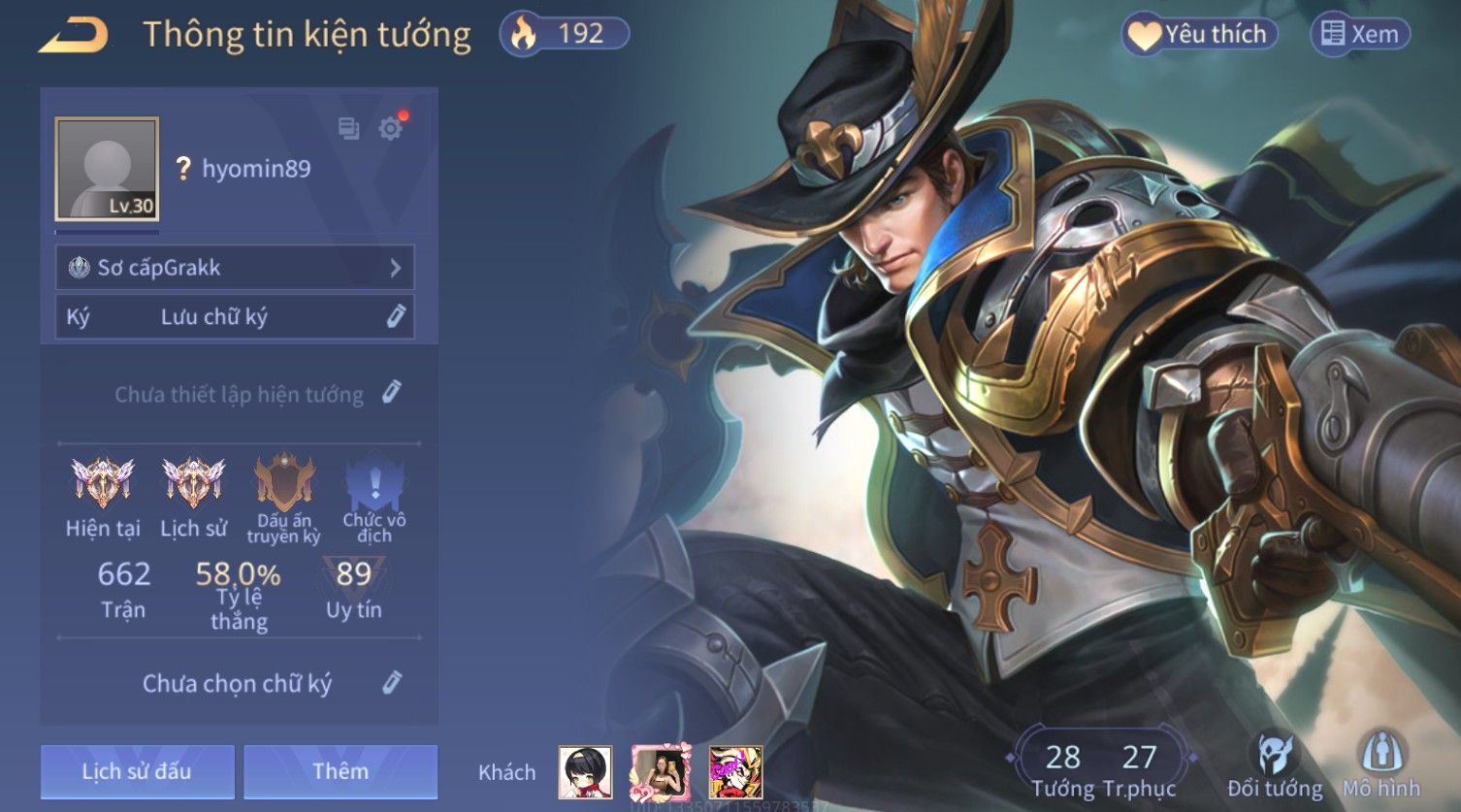Click the Thêm button
Viewport: 1461px width, 812px height.
[x=341, y=771]
